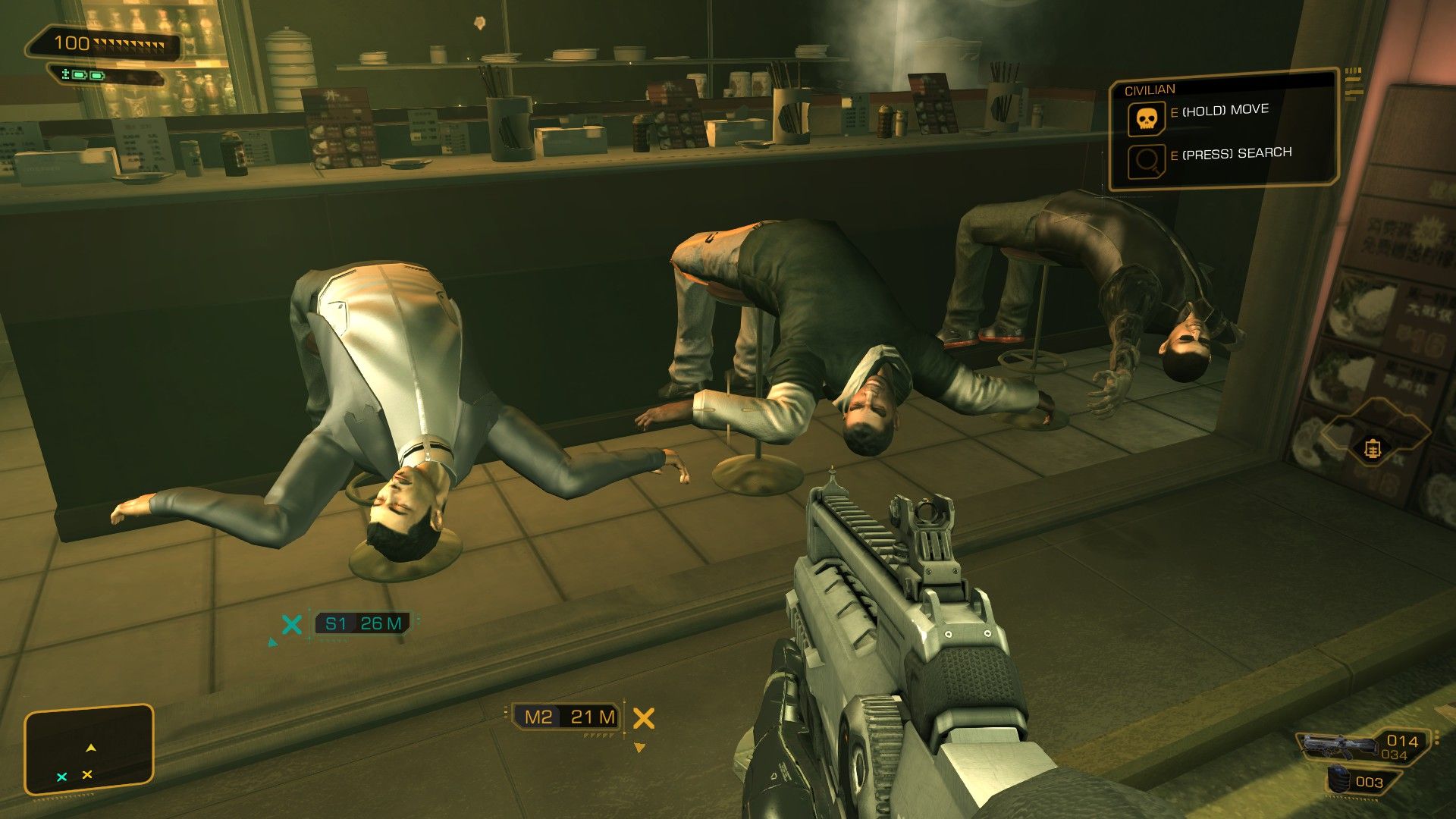This screenshot has height=819, width=1456.
Task: Choose the skull Move body option
Action: tap(1146, 119)
